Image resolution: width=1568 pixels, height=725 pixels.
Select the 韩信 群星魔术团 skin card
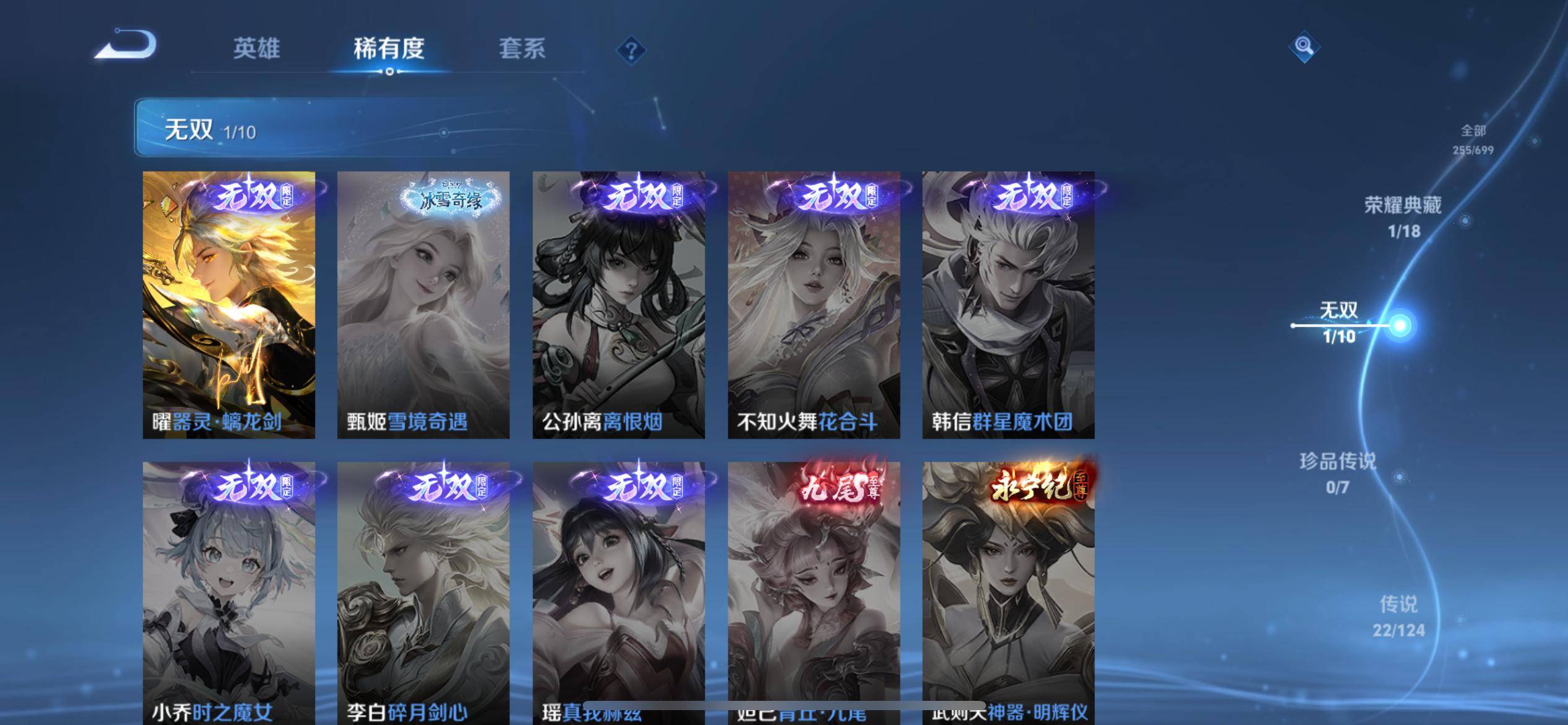(1008, 305)
